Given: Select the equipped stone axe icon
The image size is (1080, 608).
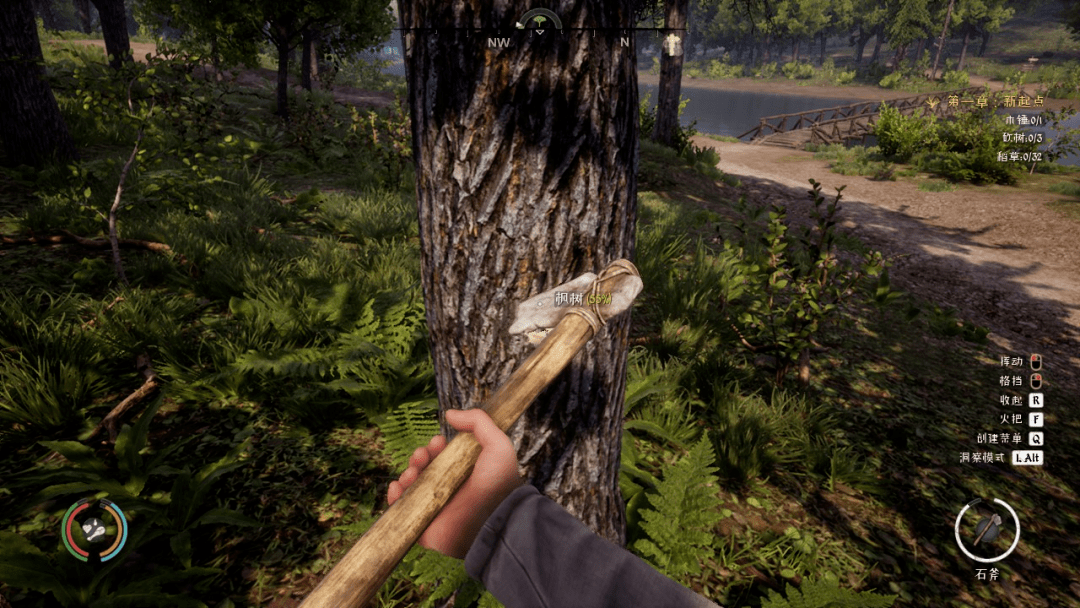Looking at the screenshot, I should click(986, 530).
